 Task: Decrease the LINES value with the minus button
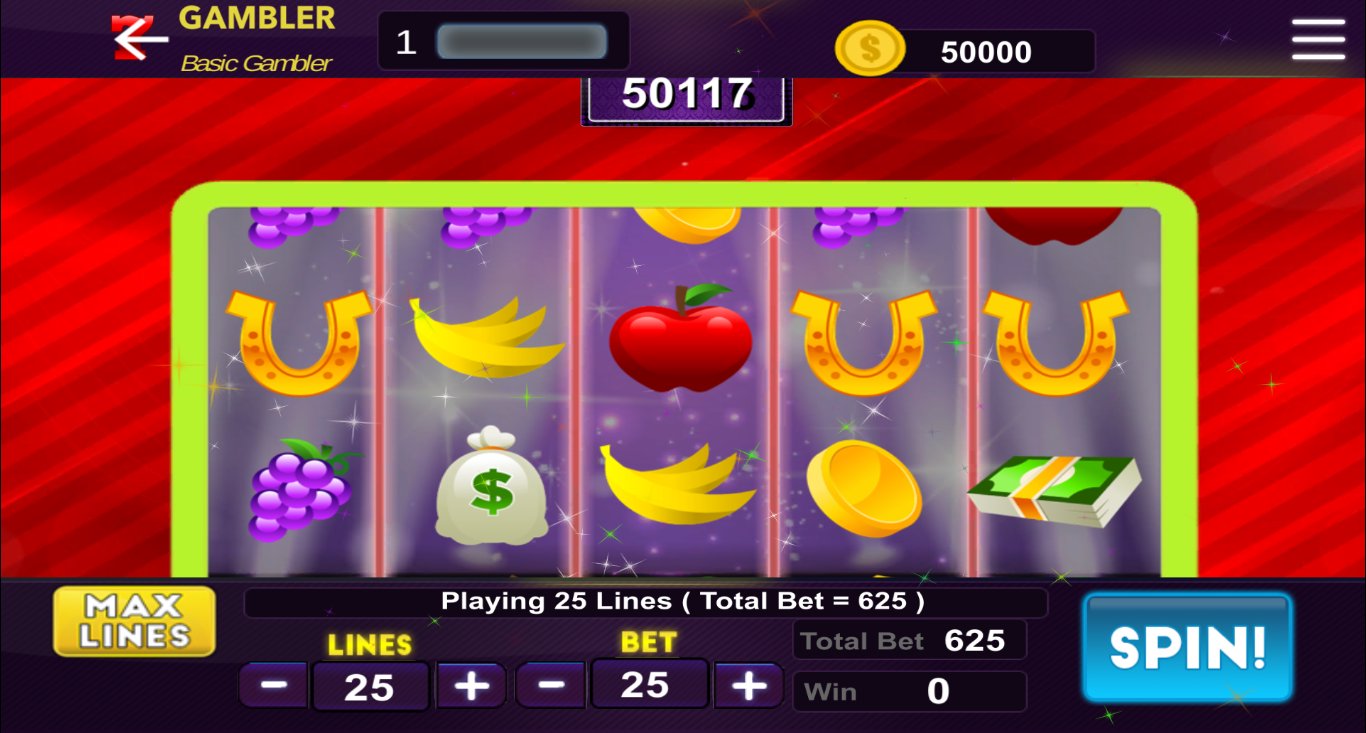[273, 685]
